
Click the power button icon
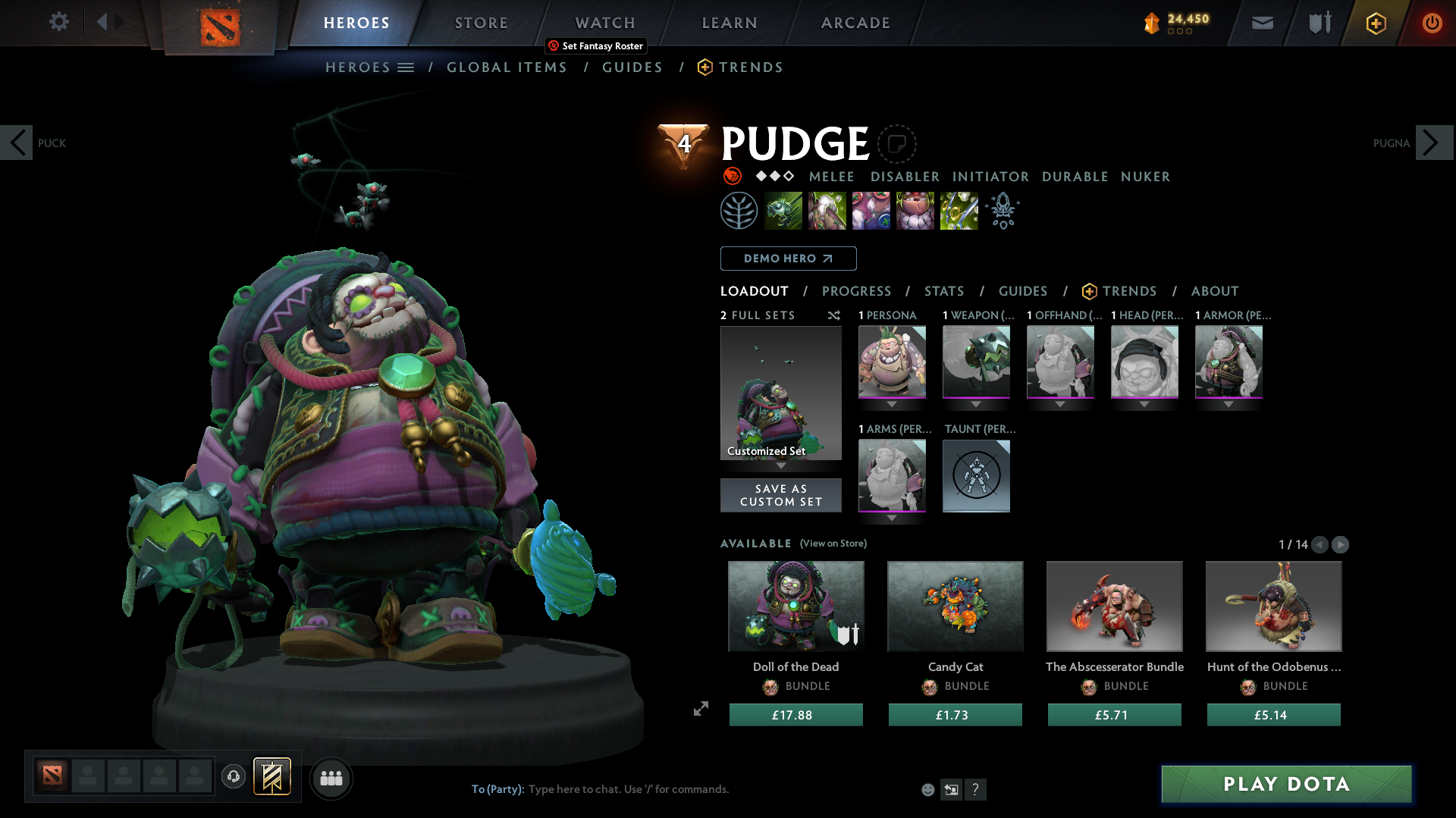click(x=1432, y=23)
